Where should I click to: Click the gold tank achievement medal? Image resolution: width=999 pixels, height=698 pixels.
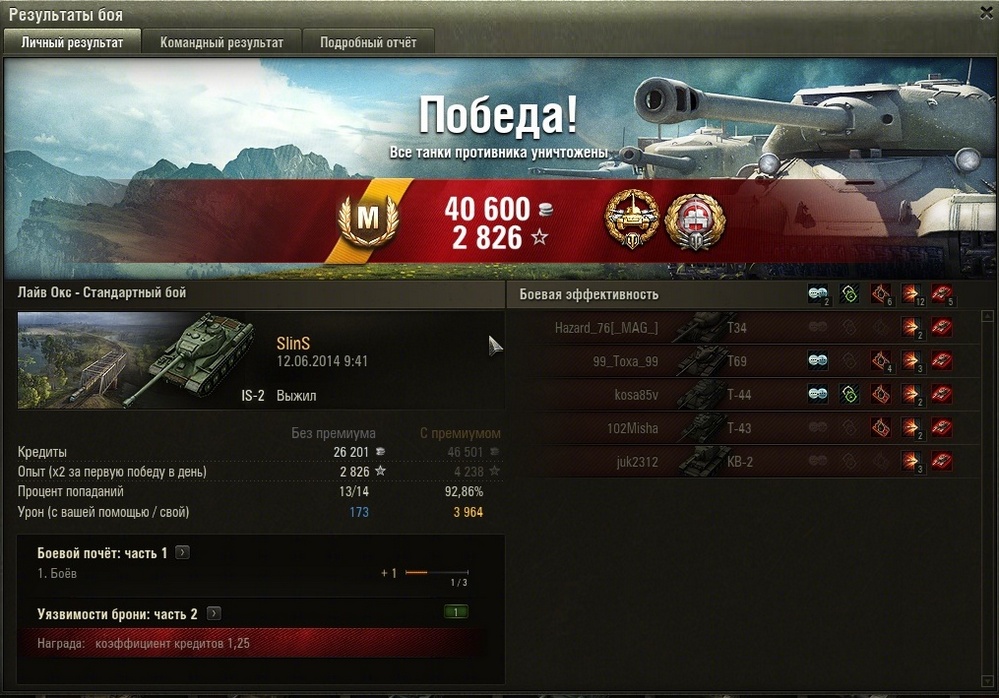pos(635,221)
